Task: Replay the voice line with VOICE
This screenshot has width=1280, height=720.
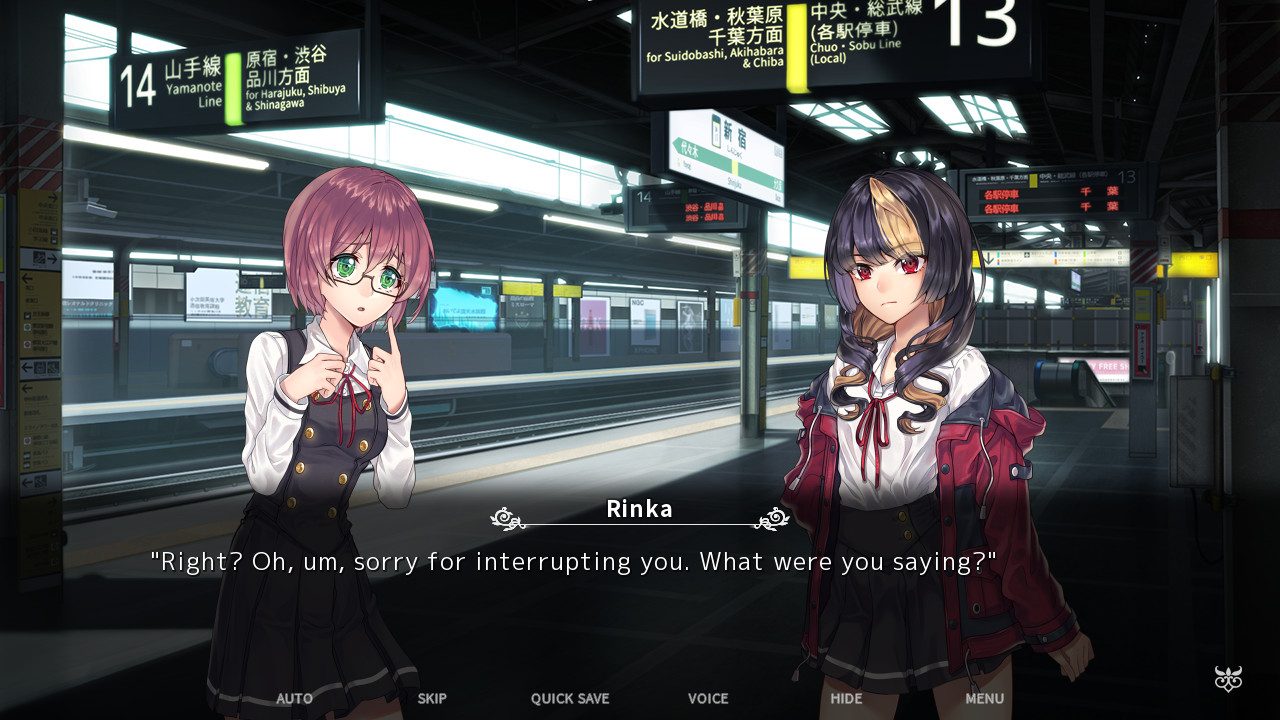Action: point(707,699)
